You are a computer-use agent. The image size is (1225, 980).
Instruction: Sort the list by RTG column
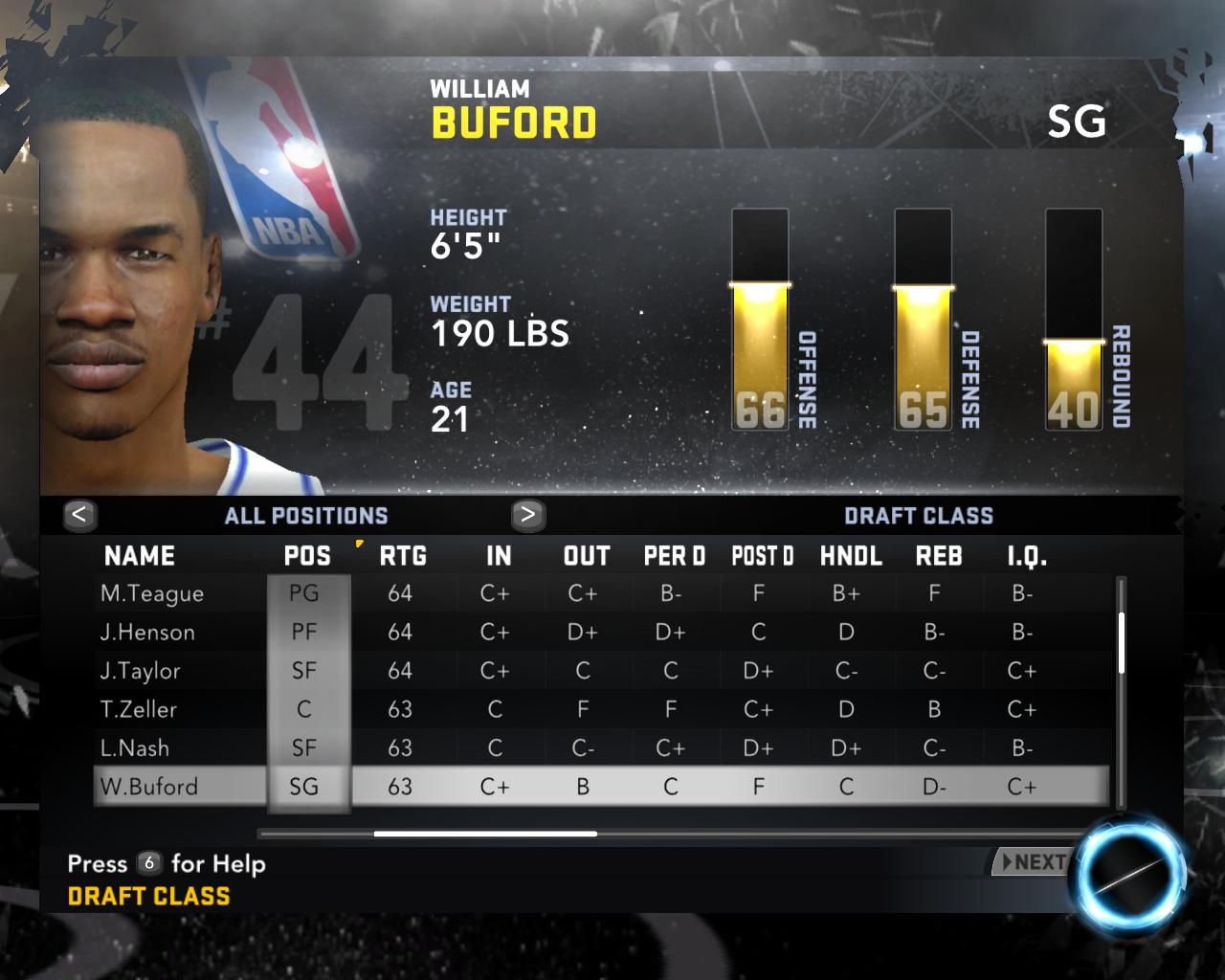click(x=403, y=556)
